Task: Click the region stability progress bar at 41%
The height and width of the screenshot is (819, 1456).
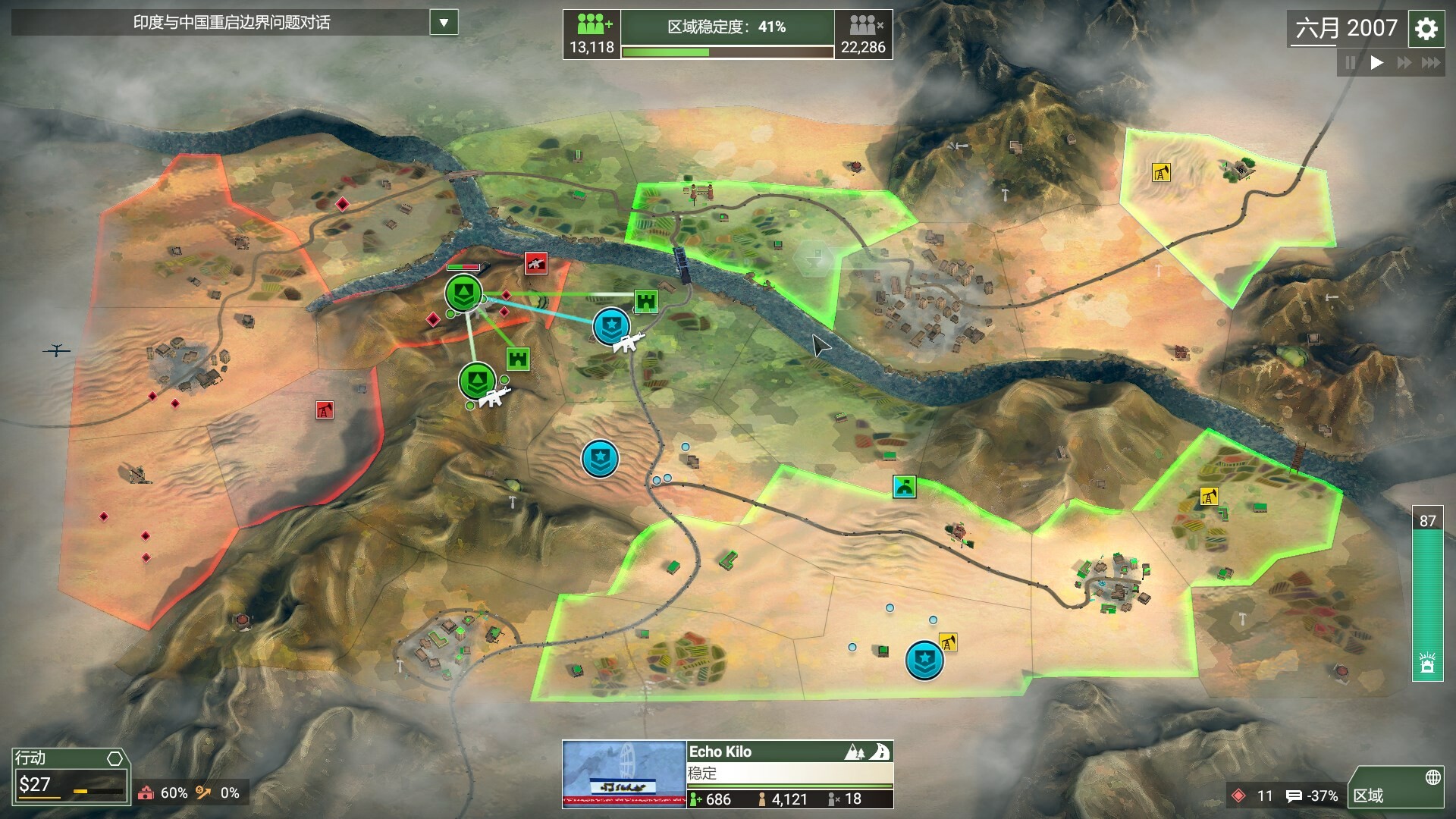Action: [726, 51]
